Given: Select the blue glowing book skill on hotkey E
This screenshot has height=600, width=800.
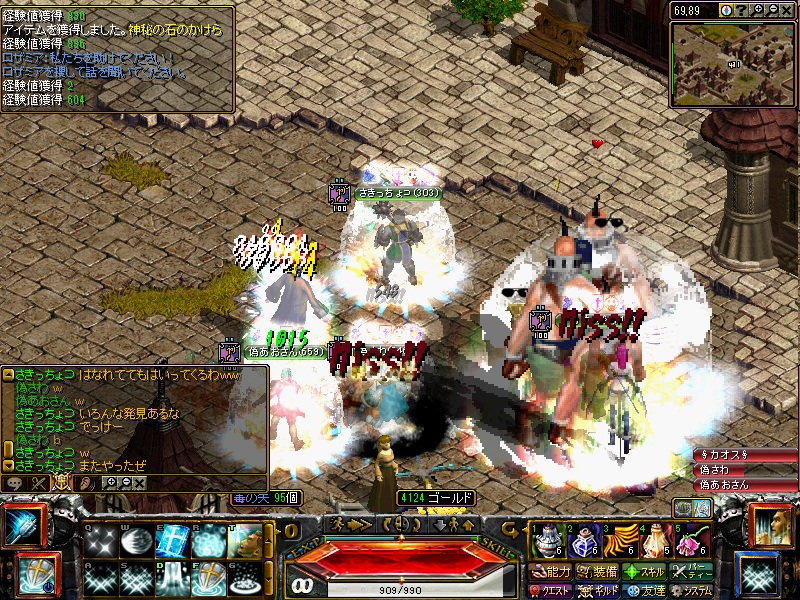Looking at the screenshot, I should pyautogui.click(x=172, y=541).
